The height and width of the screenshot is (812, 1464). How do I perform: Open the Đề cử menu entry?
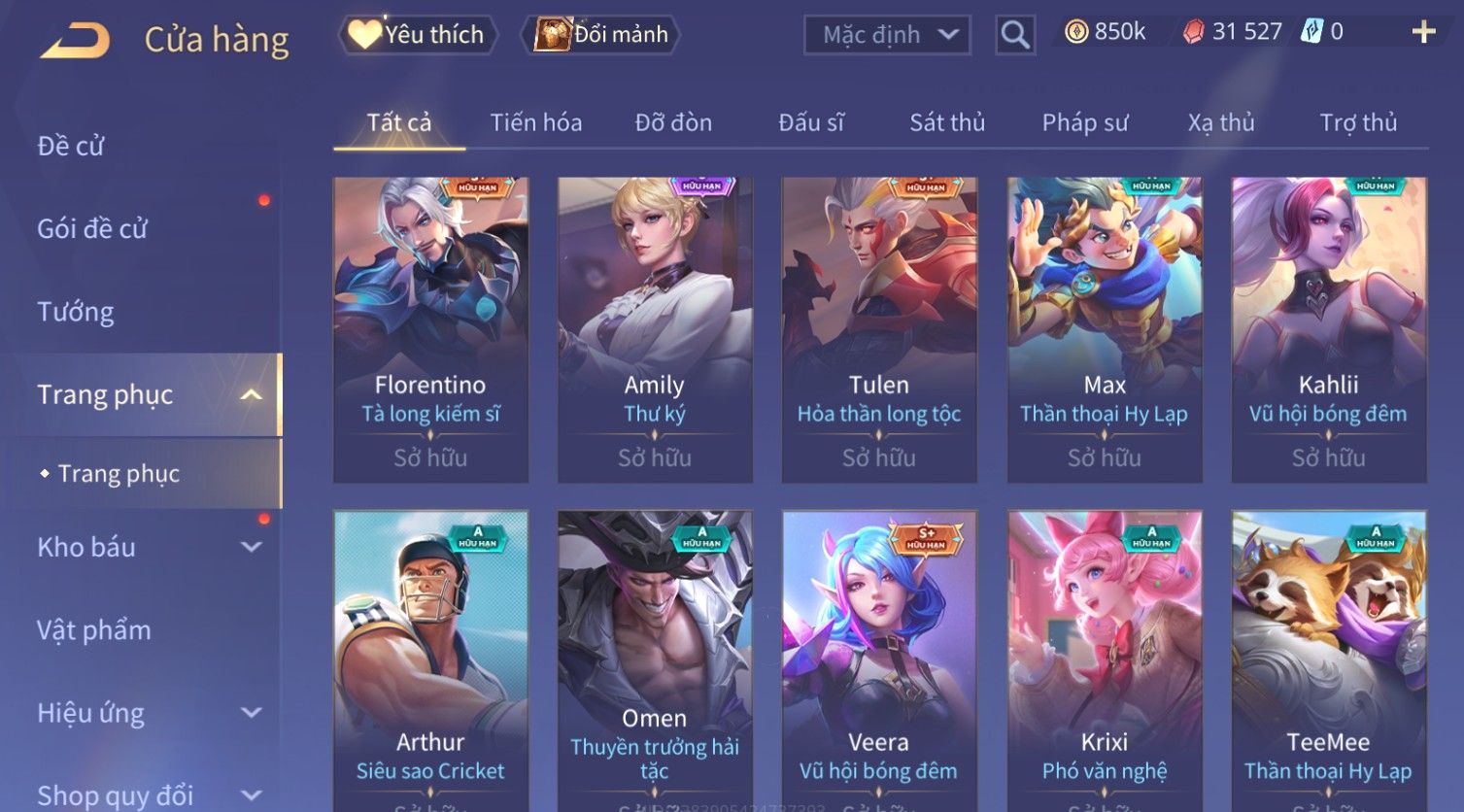(x=71, y=146)
